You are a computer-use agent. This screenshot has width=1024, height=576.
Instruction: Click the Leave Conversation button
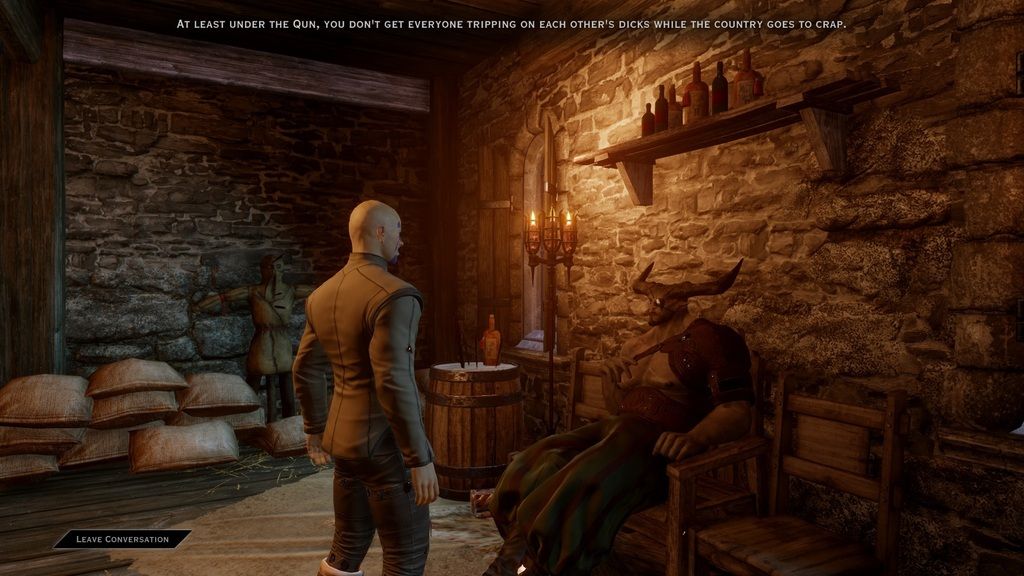coord(122,539)
